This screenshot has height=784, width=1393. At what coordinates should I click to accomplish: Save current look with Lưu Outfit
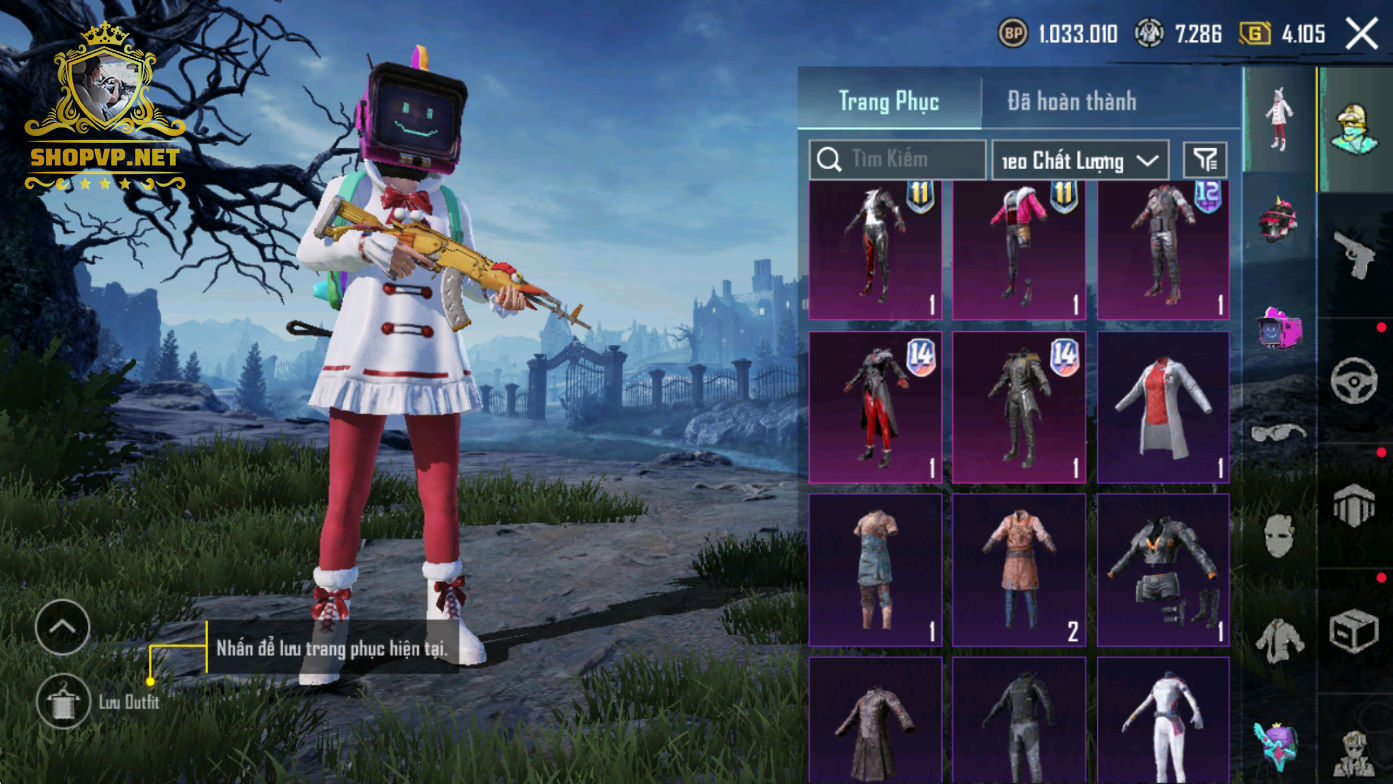[x=64, y=701]
